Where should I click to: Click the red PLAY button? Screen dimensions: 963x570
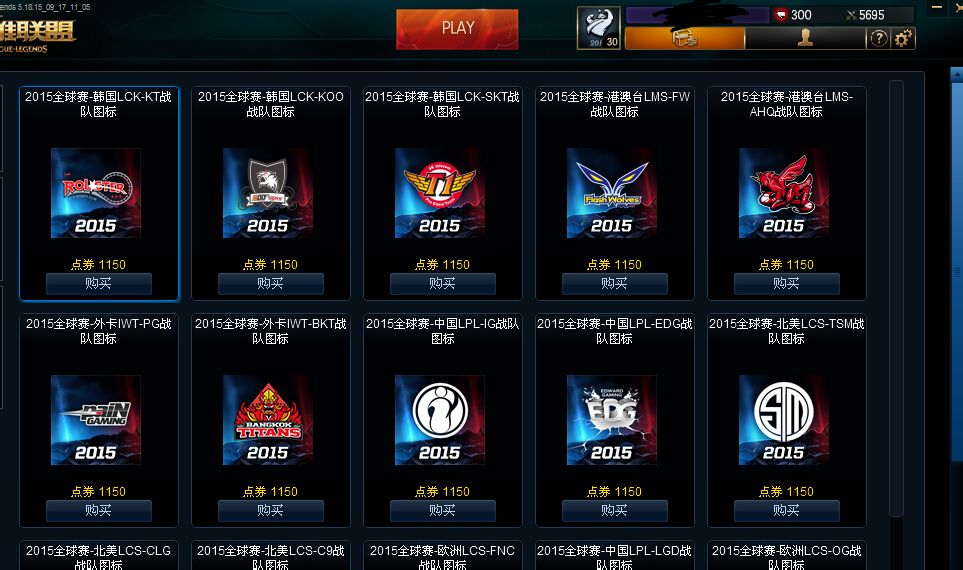[x=457, y=29]
